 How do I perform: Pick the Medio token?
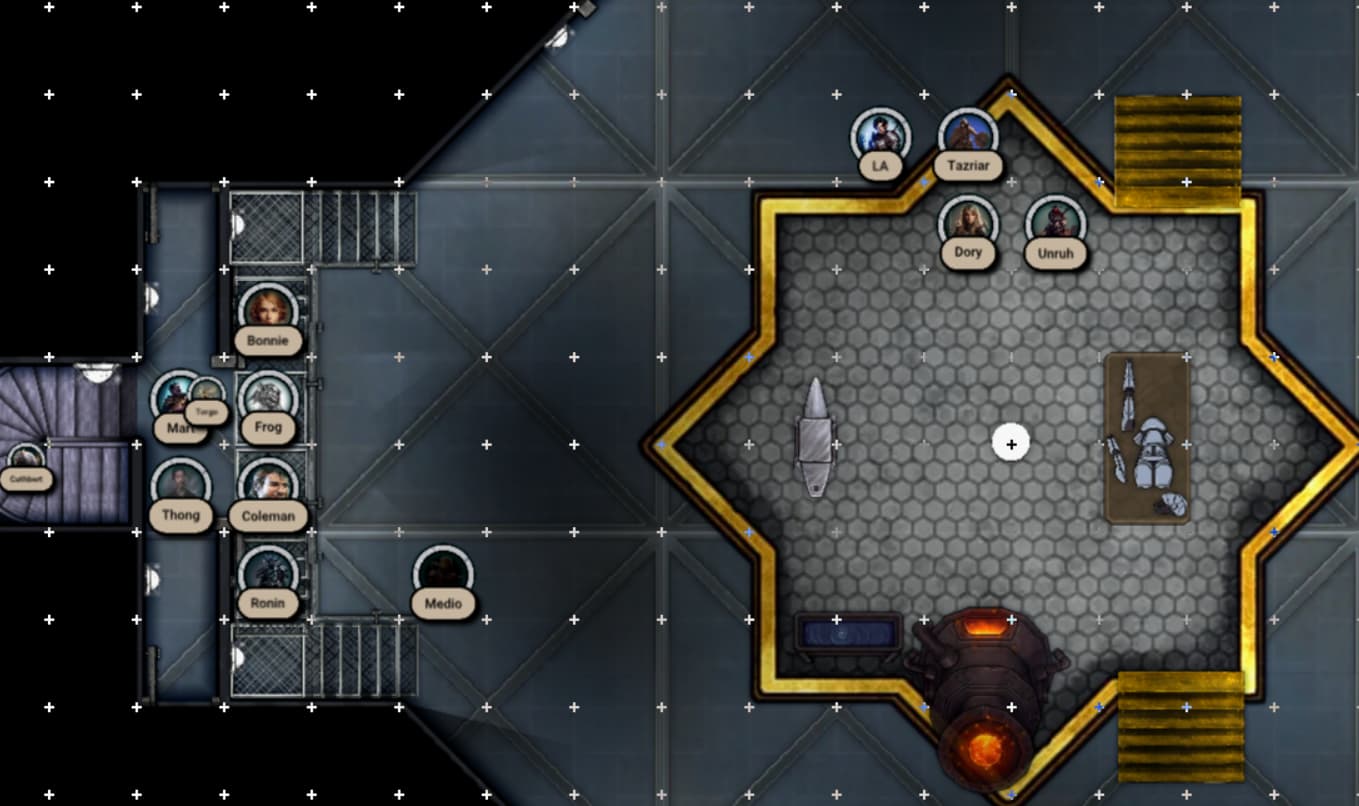tap(442, 575)
